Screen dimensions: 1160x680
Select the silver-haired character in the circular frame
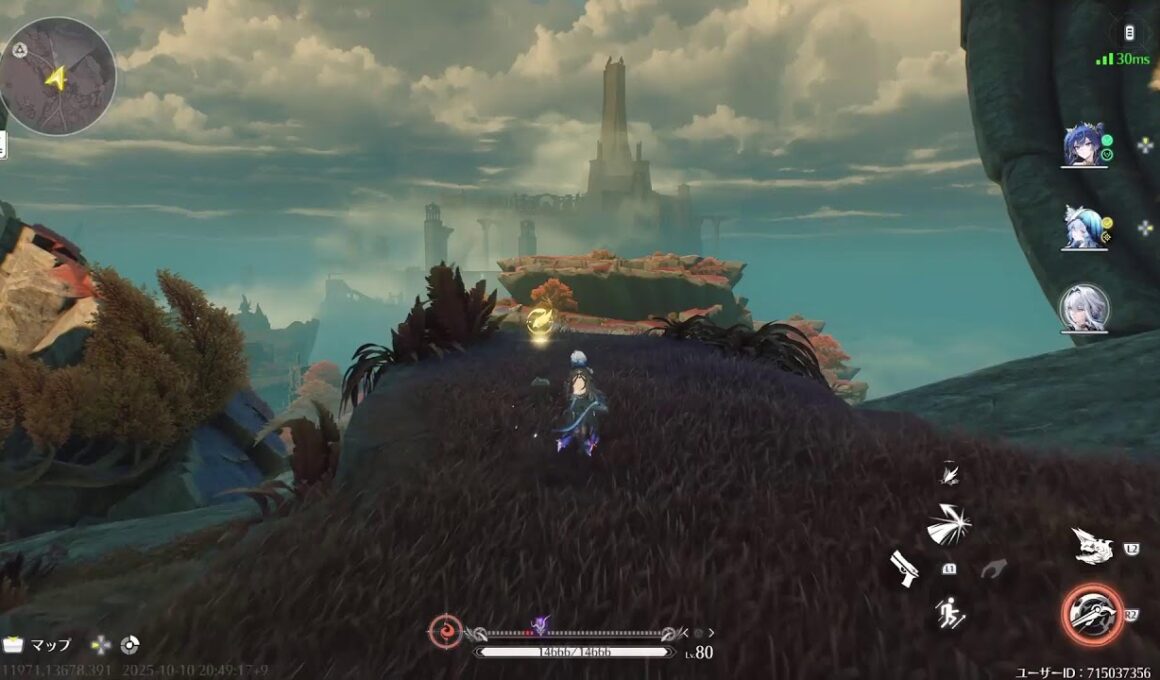click(1084, 308)
